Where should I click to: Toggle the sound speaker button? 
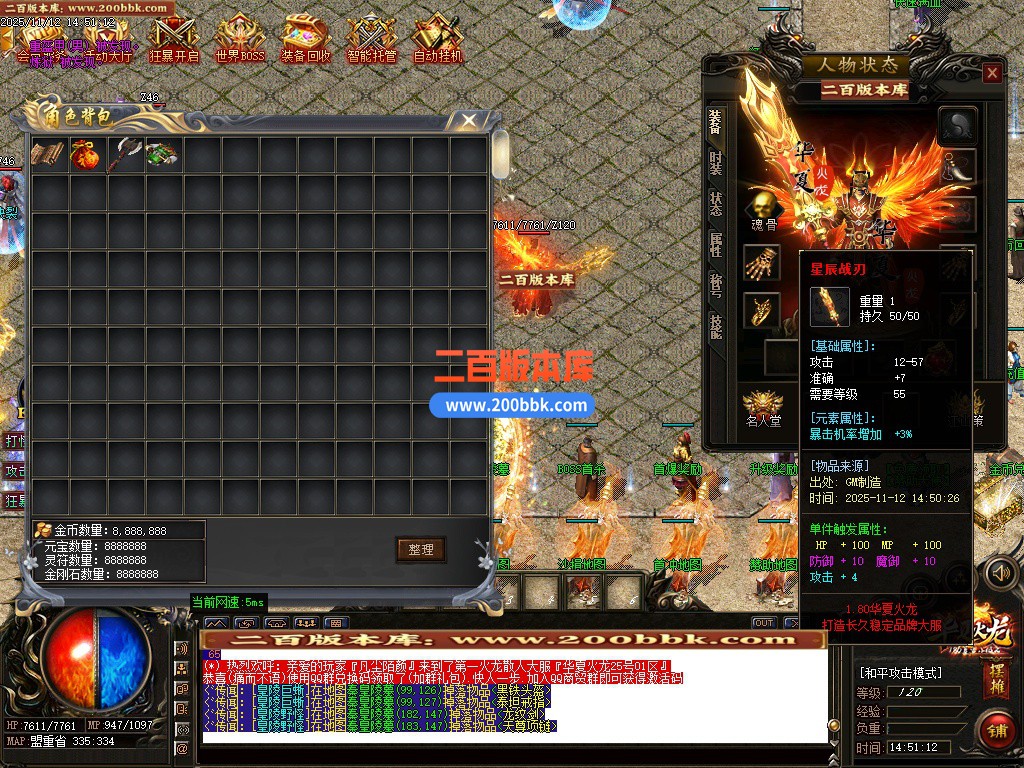998,573
